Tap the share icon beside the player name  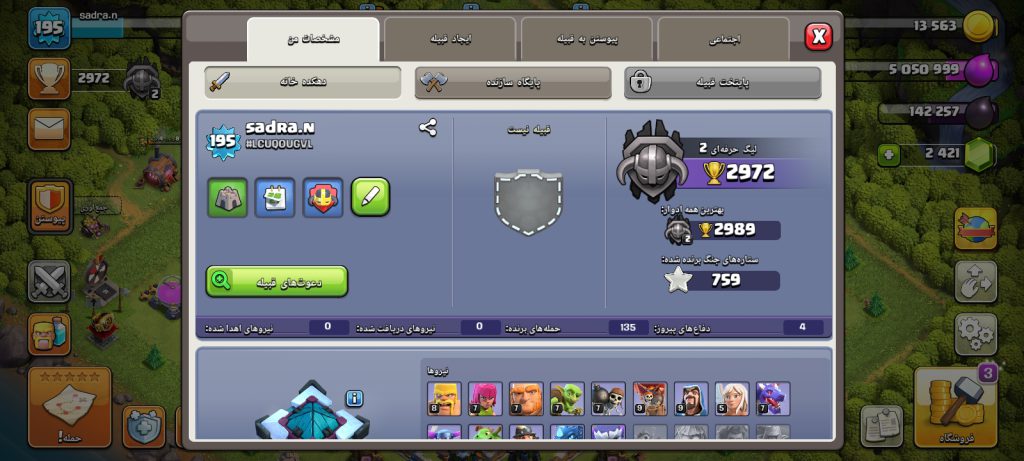[x=428, y=128]
